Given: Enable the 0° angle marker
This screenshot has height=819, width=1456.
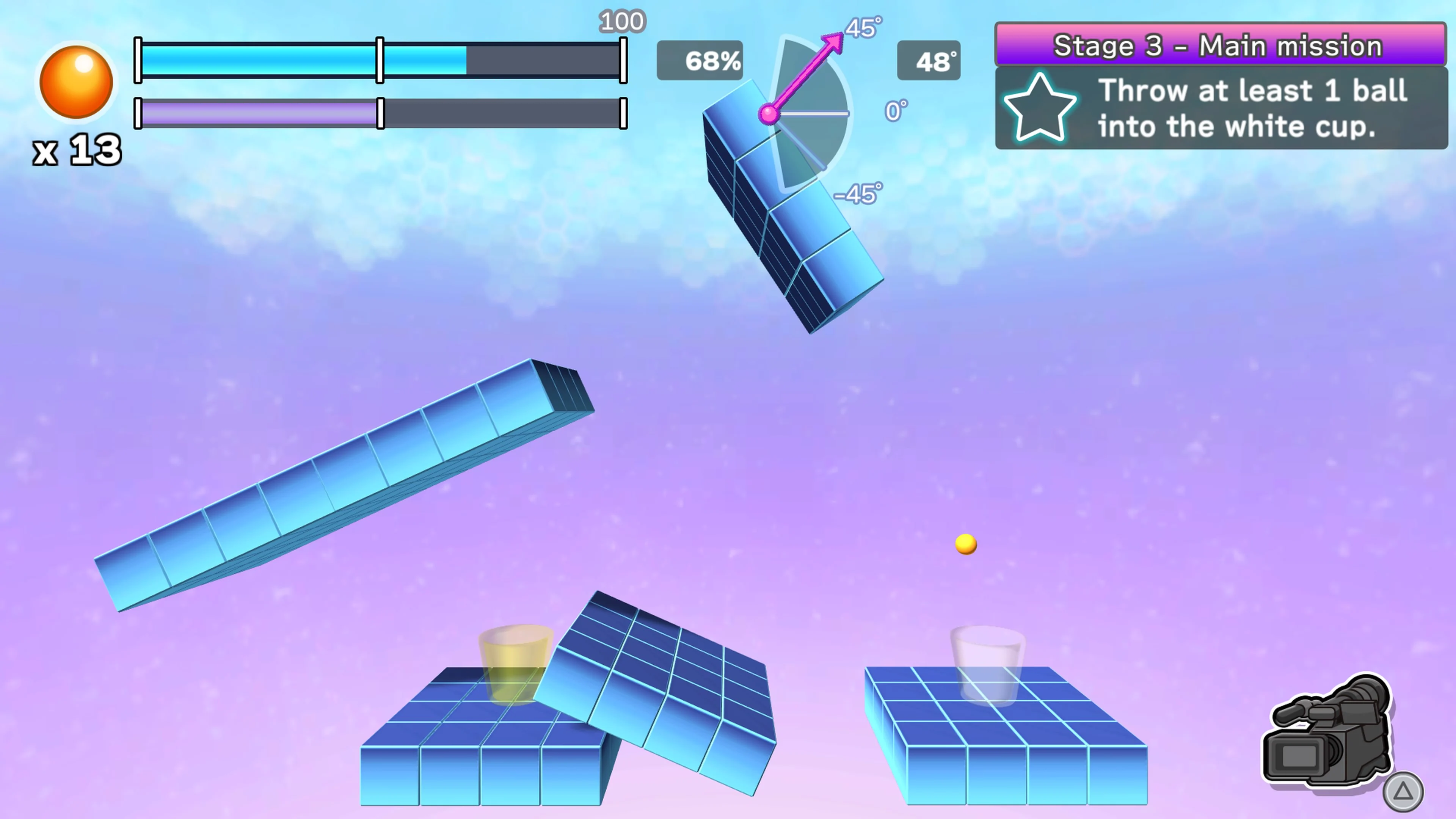Looking at the screenshot, I should (895, 111).
